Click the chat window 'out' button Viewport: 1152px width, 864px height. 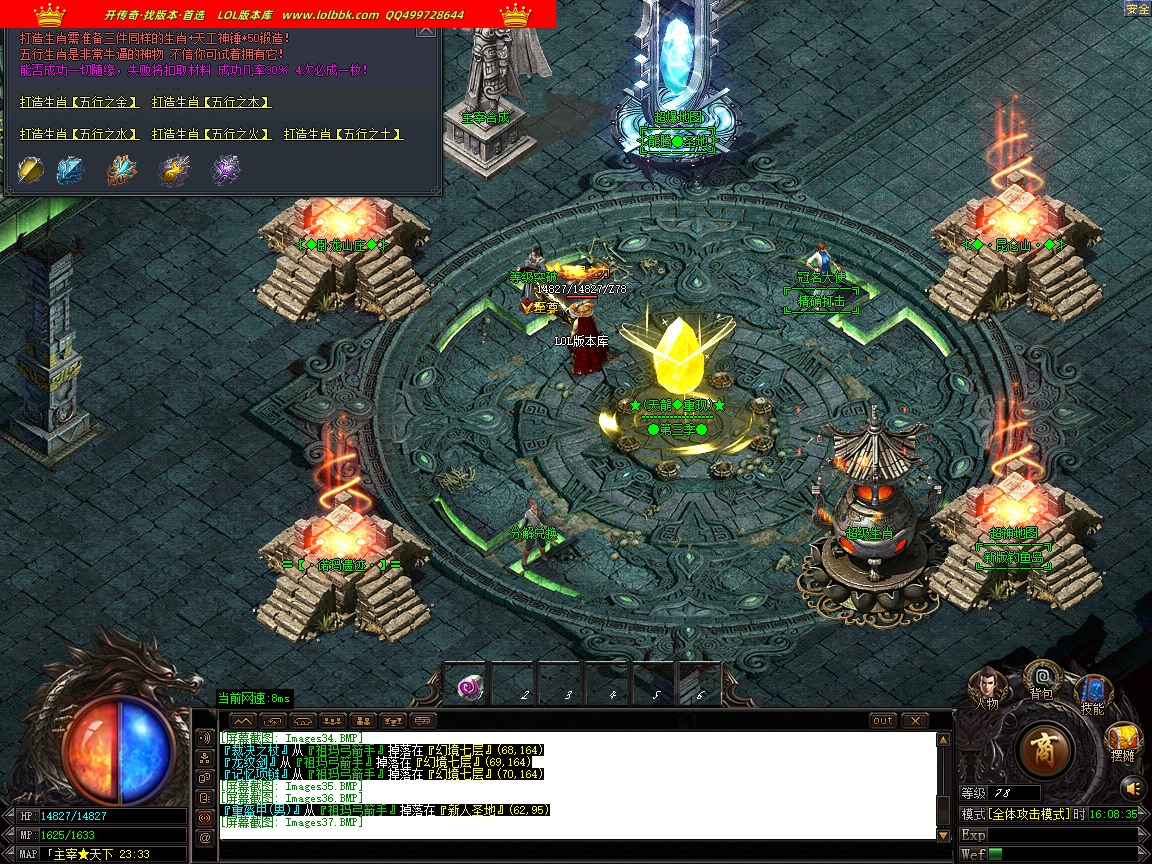tap(883, 720)
